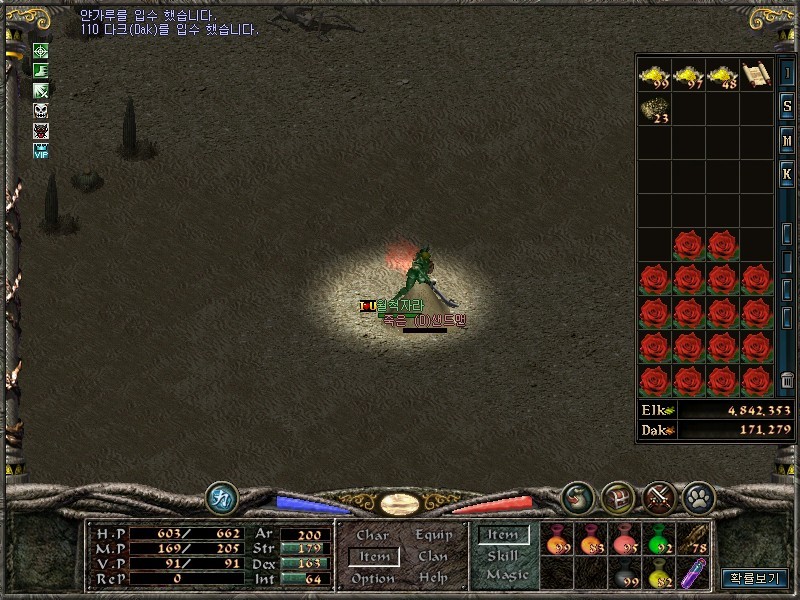This screenshot has height=600, width=800.
Task: Open the Help menu
Action: (433, 579)
